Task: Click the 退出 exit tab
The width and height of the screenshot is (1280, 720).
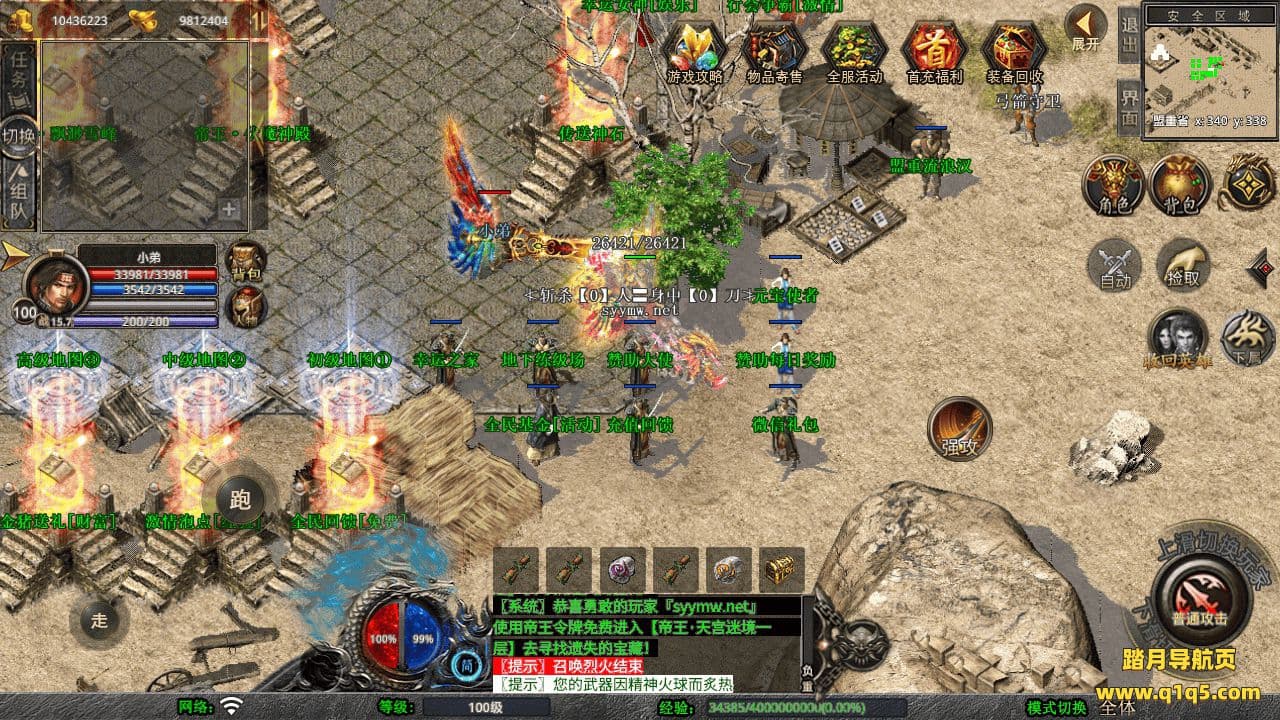Action: [x=1129, y=34]
